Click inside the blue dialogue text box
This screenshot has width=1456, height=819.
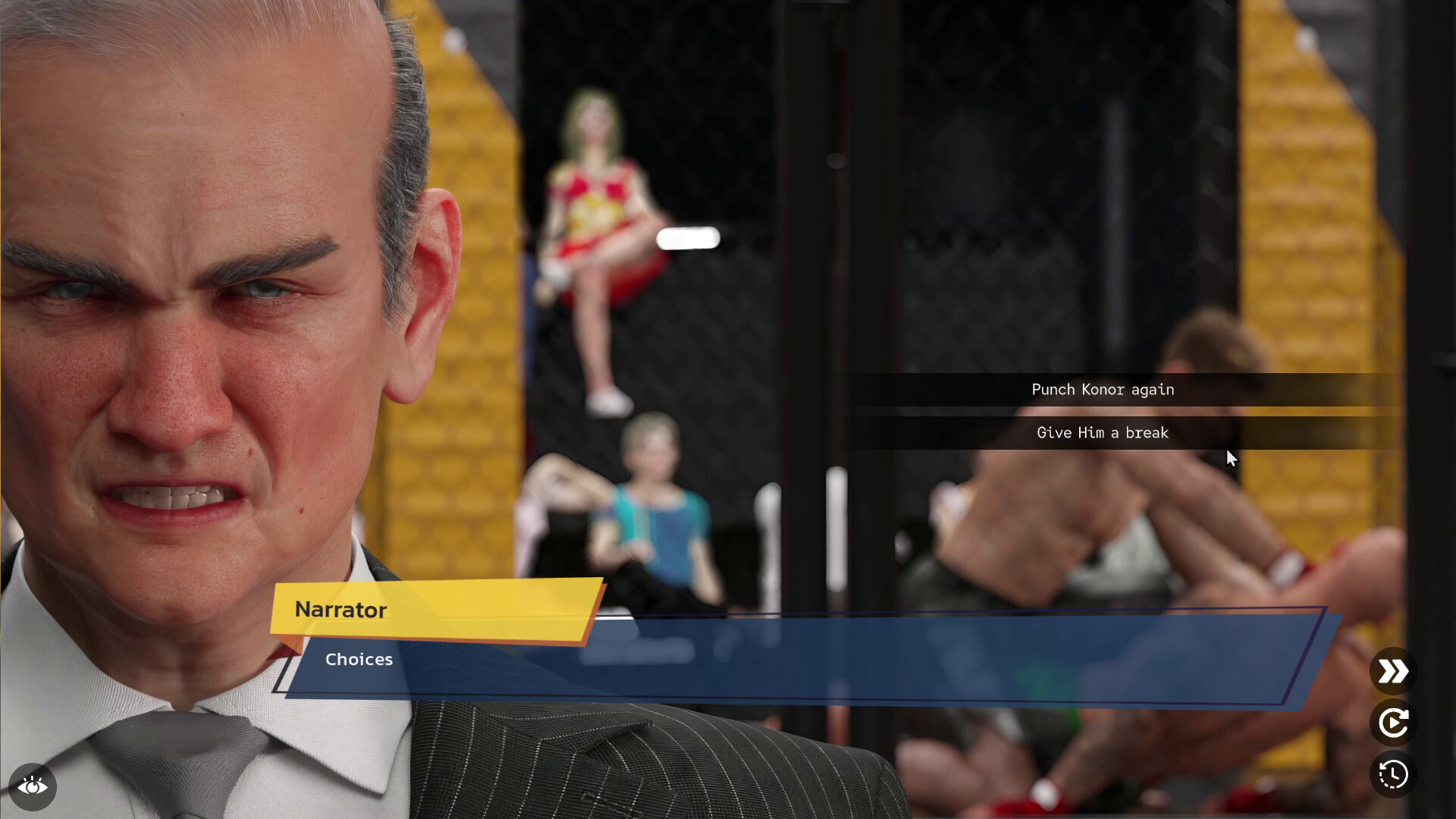coord(834,667)
